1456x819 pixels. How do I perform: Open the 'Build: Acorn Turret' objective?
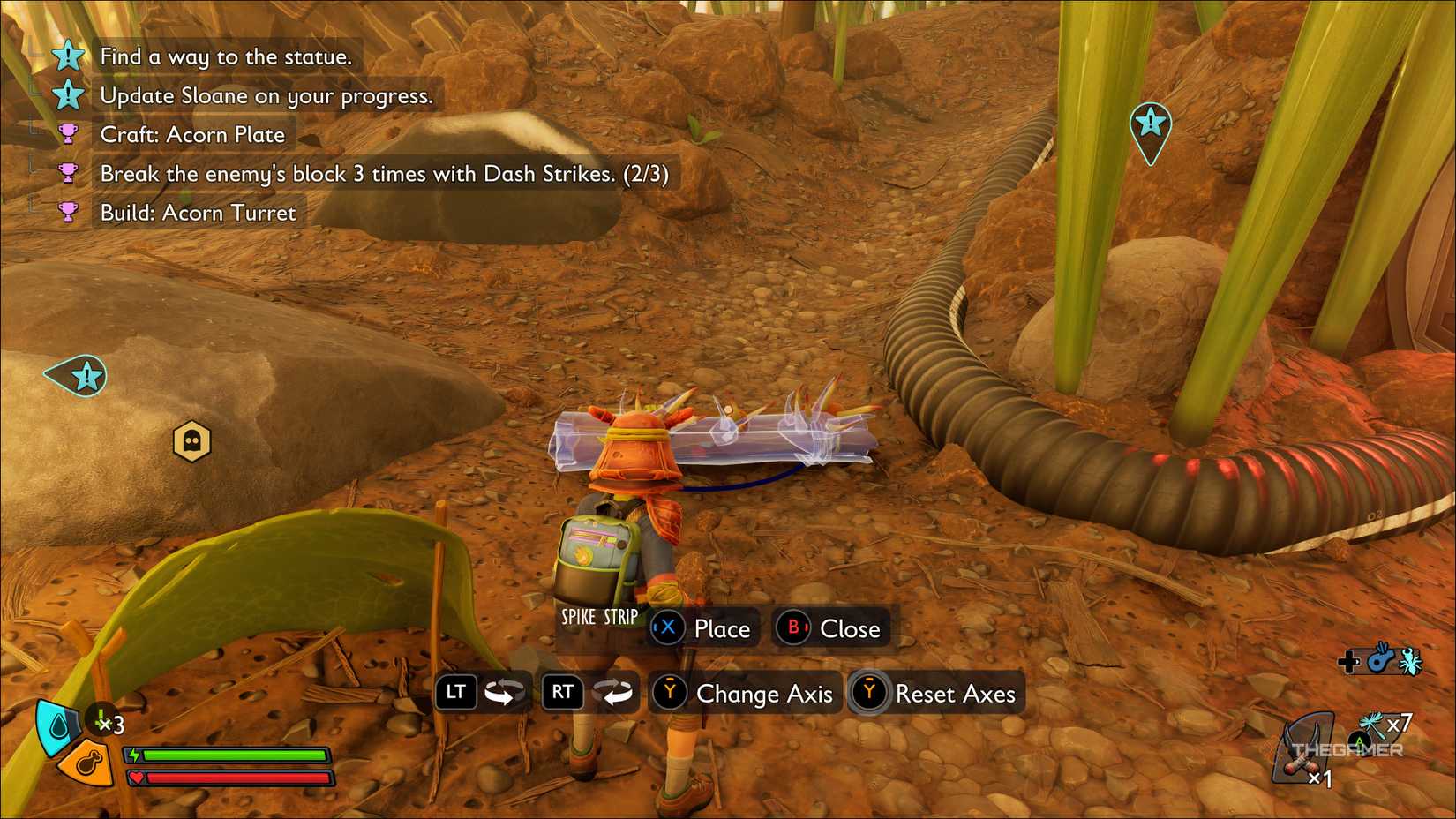198,213
